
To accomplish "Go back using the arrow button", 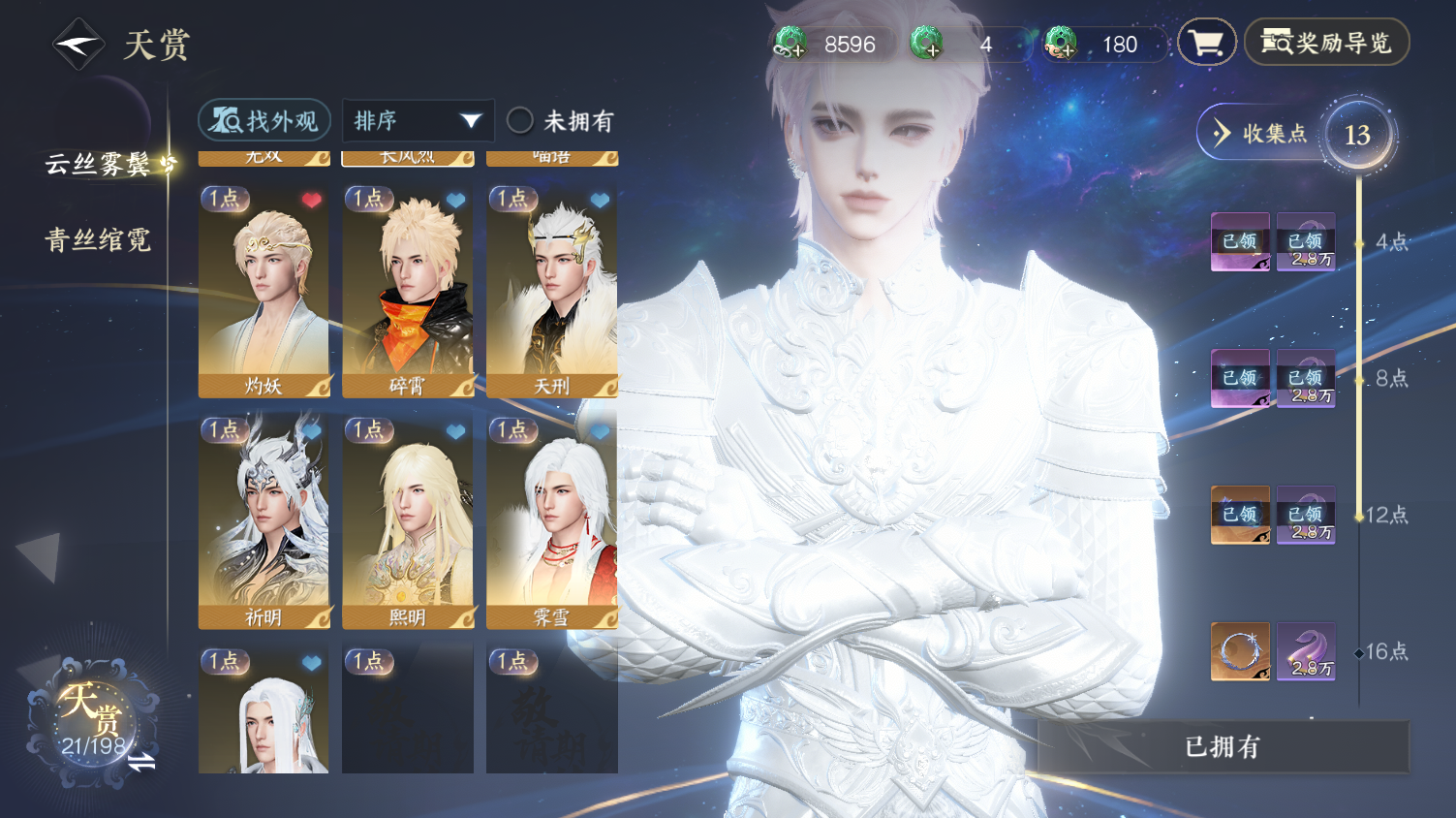I will (x=77, y=45).
